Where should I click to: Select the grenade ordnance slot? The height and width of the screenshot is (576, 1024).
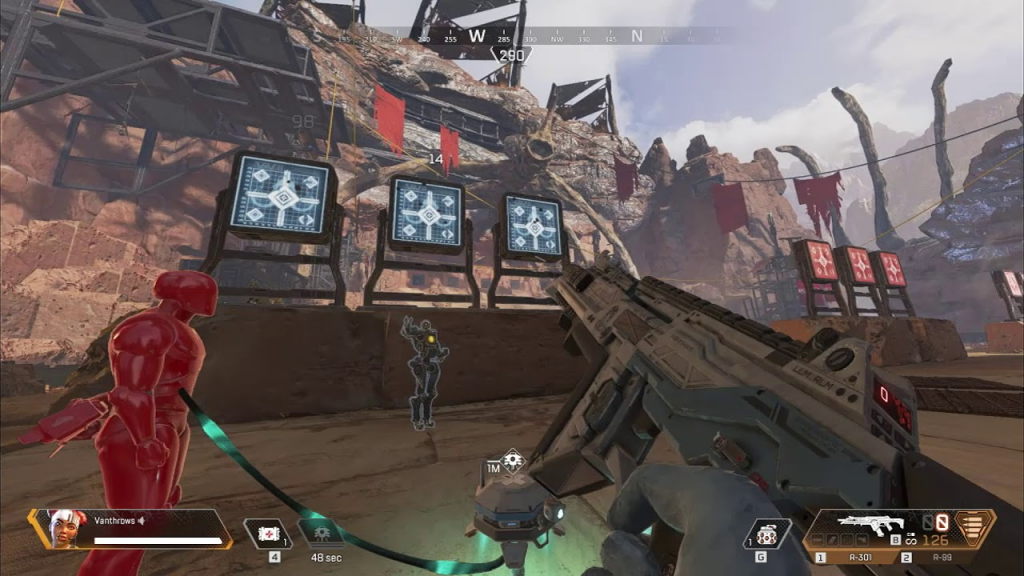[x=767, y=534]
